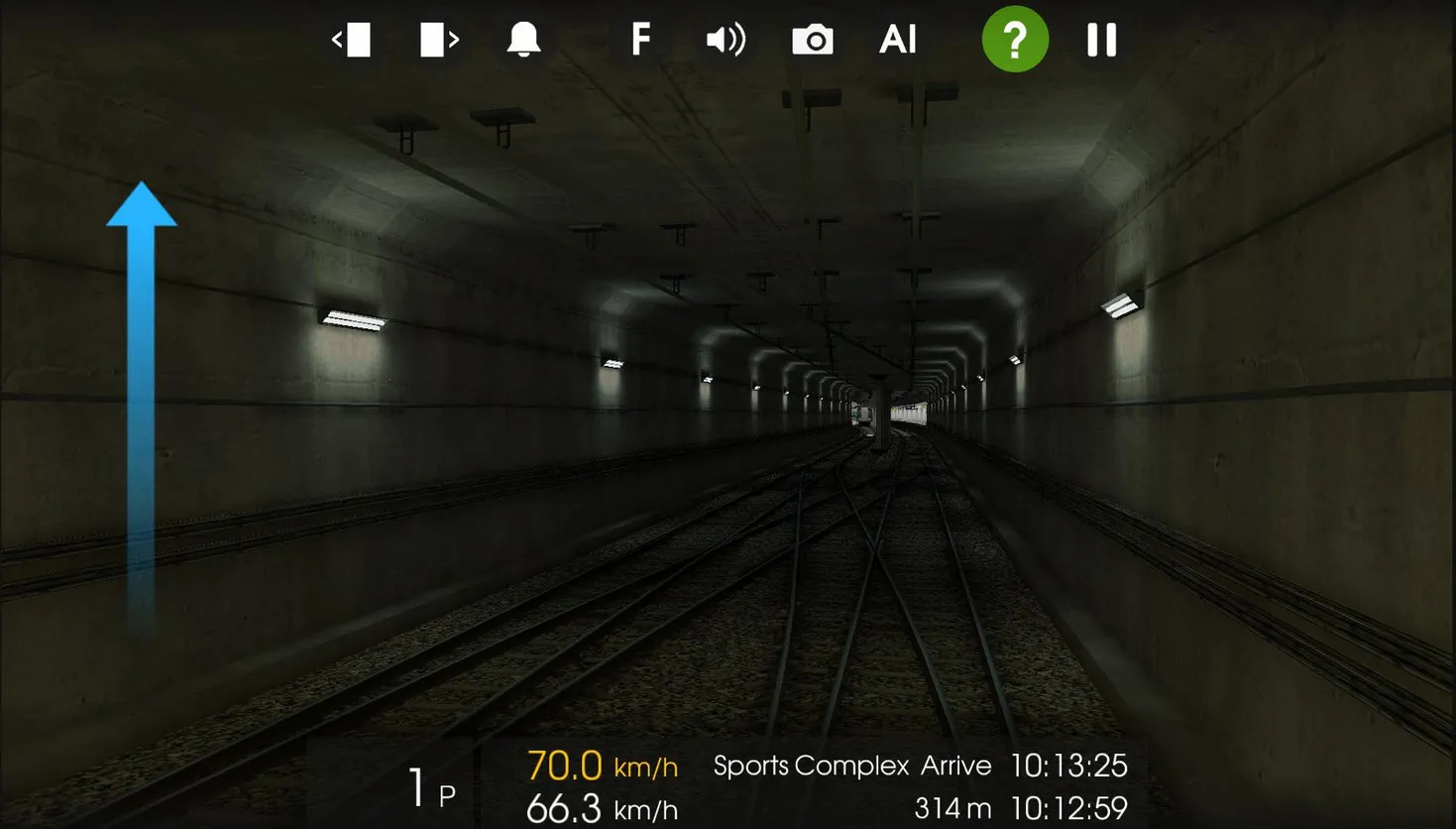
Task: Switch view with the camera icon
Action: (812, 40)
